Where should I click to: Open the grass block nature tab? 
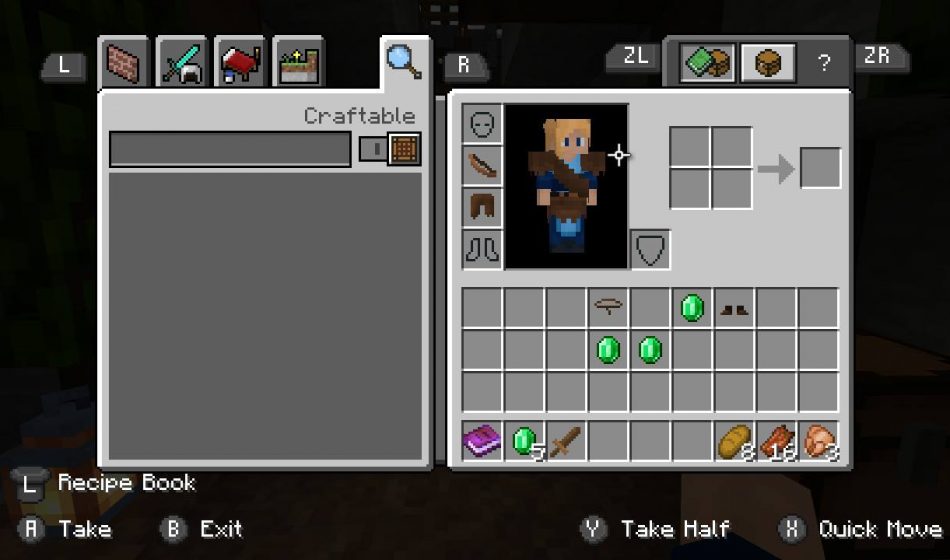tap(298, 63)
